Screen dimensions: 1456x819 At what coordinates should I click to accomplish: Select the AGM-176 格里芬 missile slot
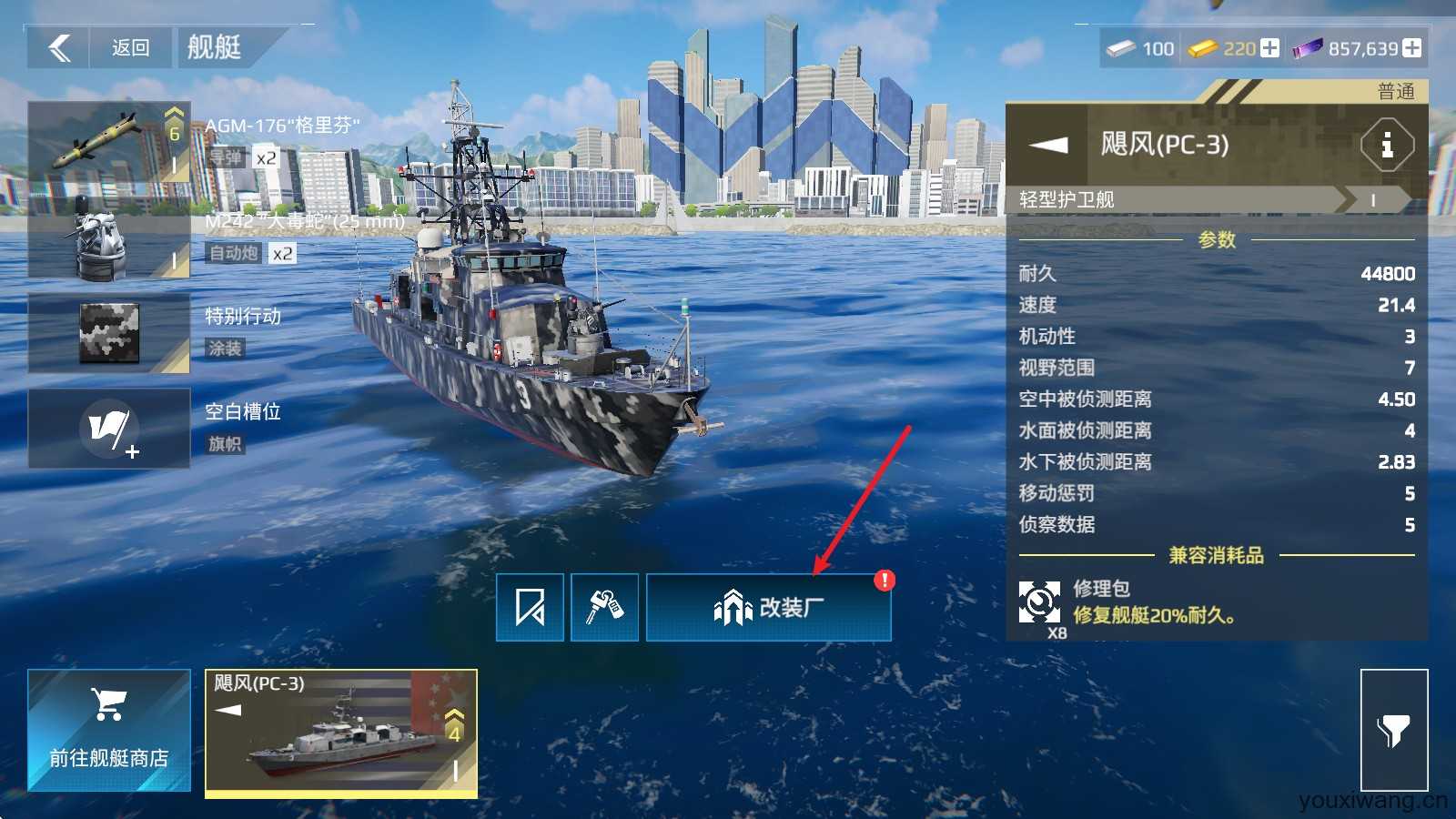click(109, 141)
